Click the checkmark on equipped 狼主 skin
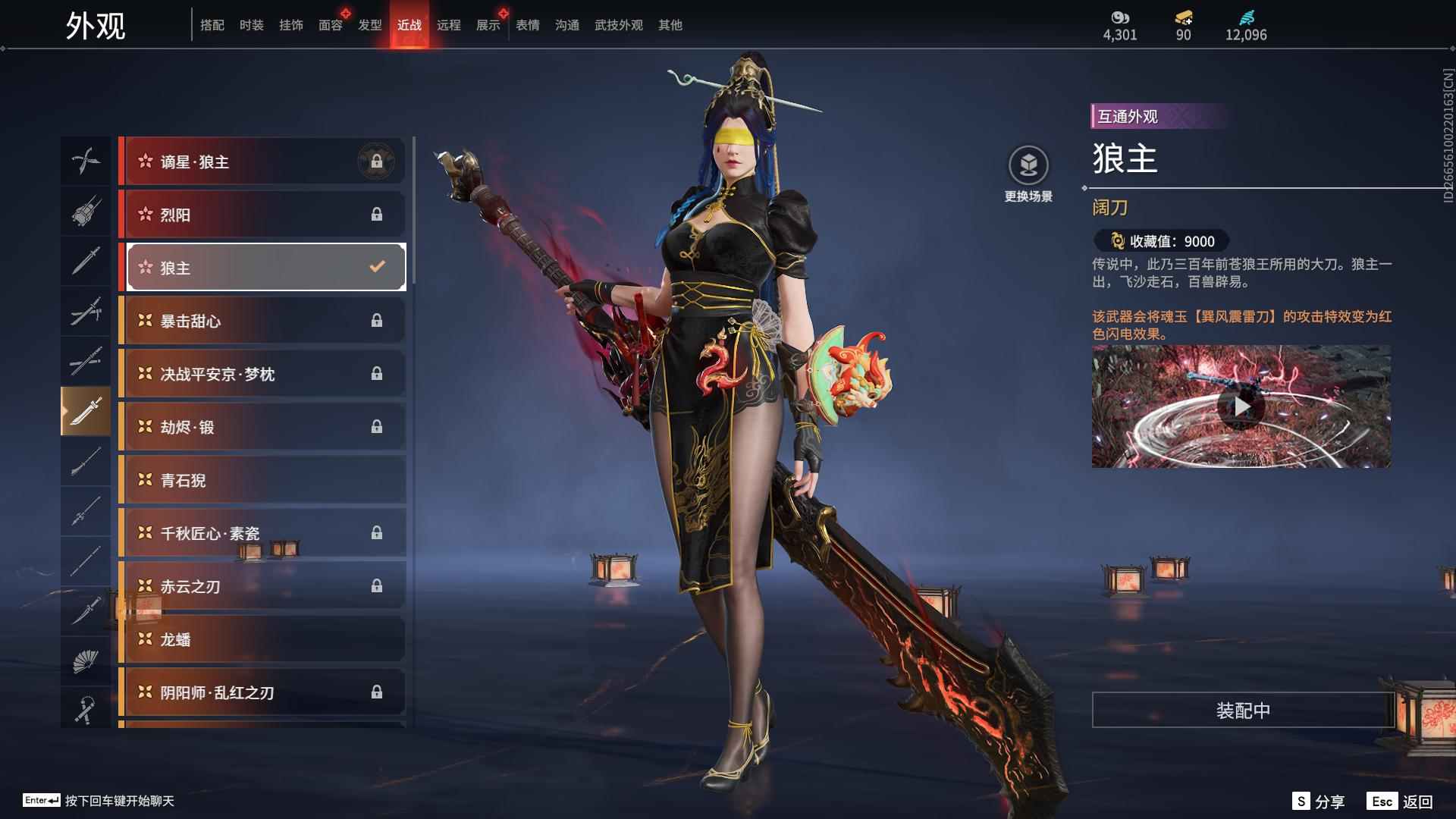The height and width of the screenshot is (819, 1456). pyautogui.click(x=375, y=266)
